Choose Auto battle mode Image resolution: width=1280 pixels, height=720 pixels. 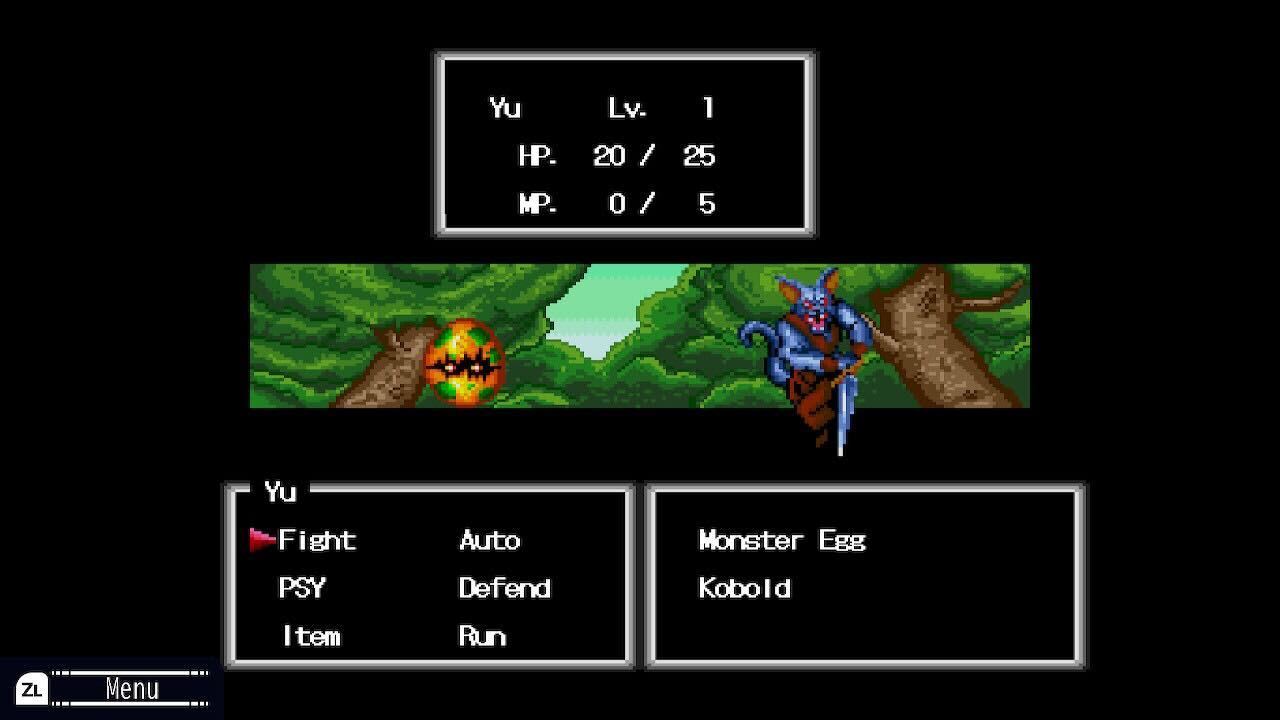tap(488, 540)
